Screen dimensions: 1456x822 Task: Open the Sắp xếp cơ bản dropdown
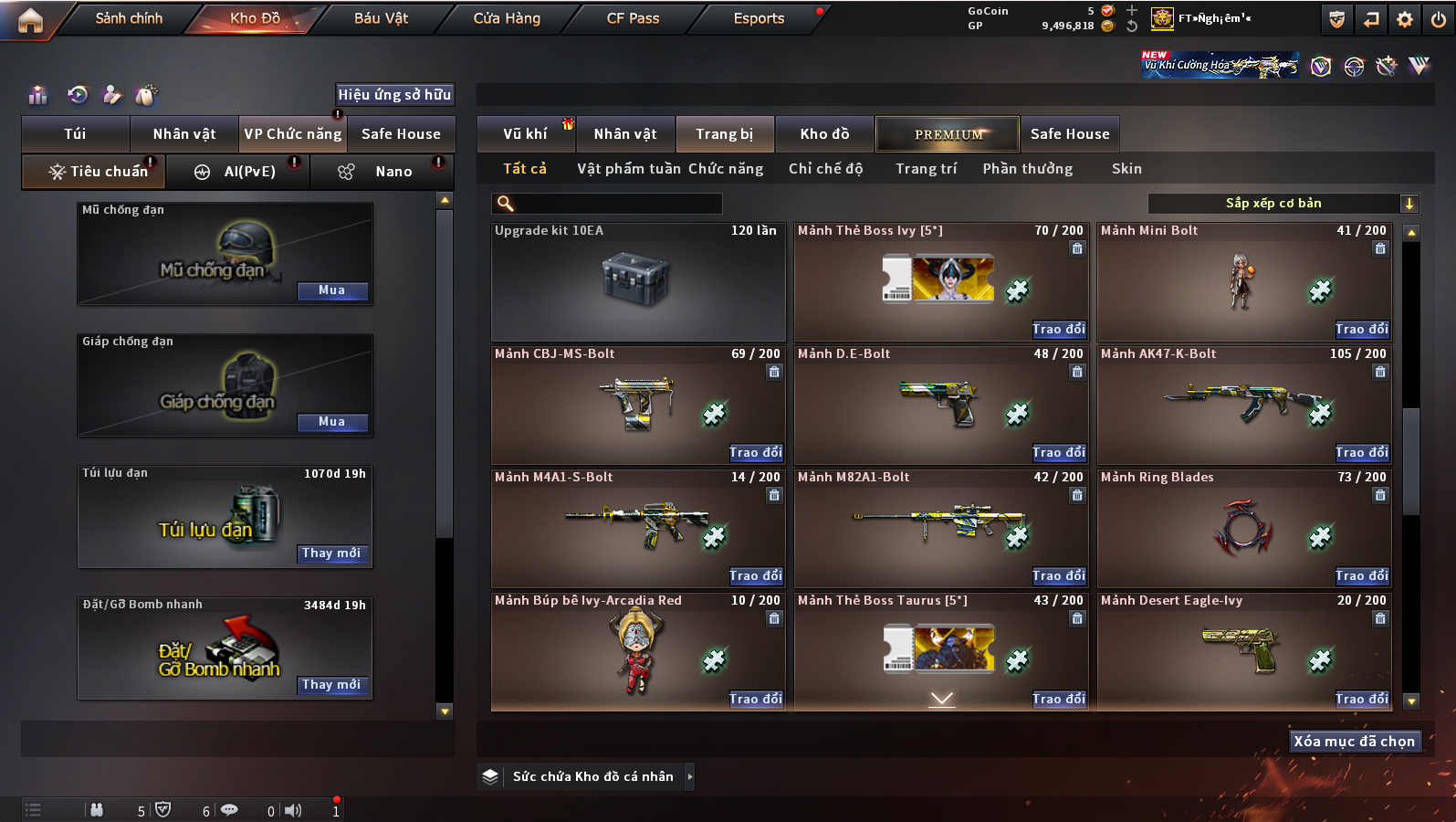pyautogui.click(x=1283, y=204)
